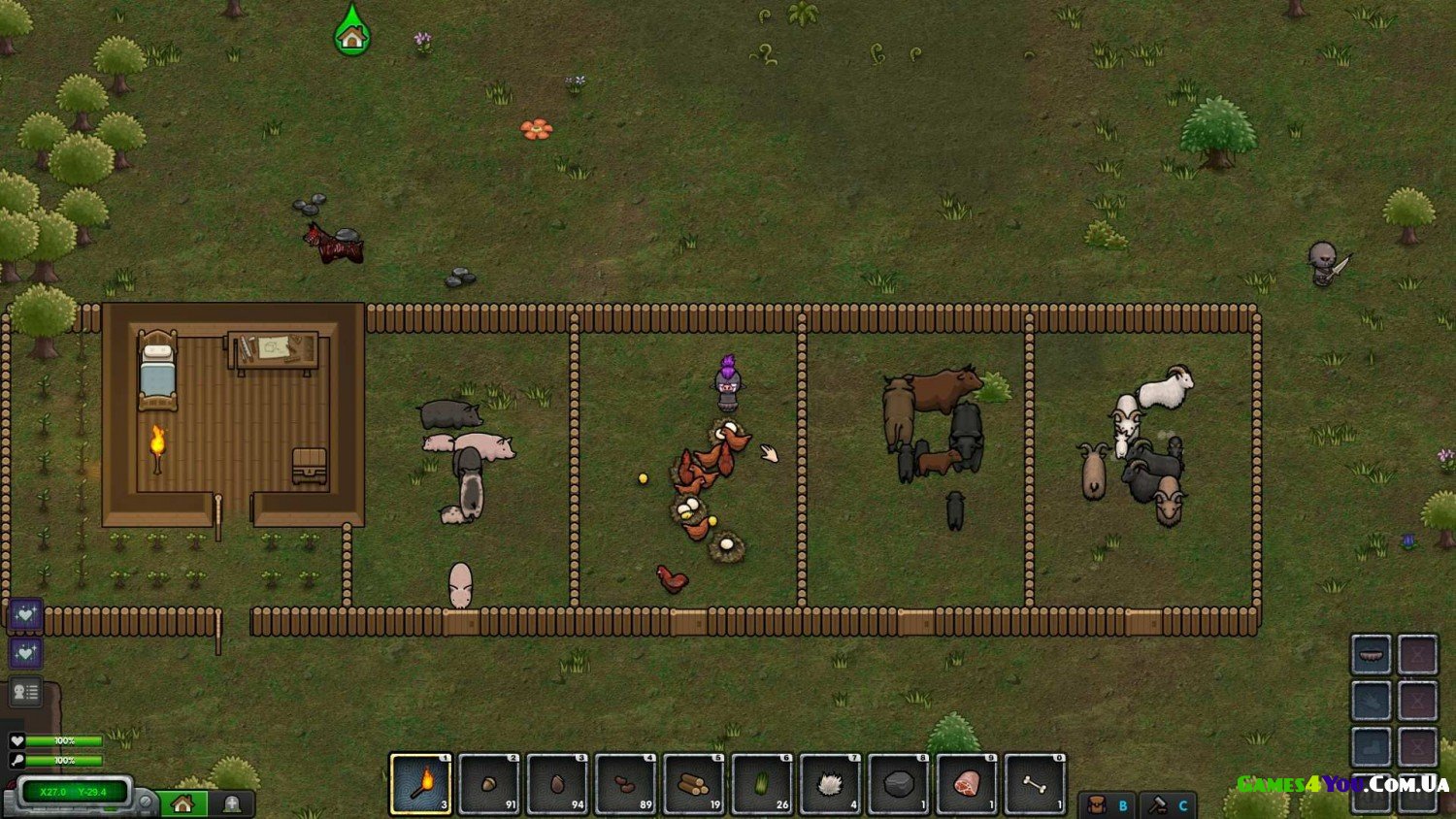This screenshot has height=819, width=1456.
Task: Pick the dark stone hotbar slot
Action: (899, 783)
